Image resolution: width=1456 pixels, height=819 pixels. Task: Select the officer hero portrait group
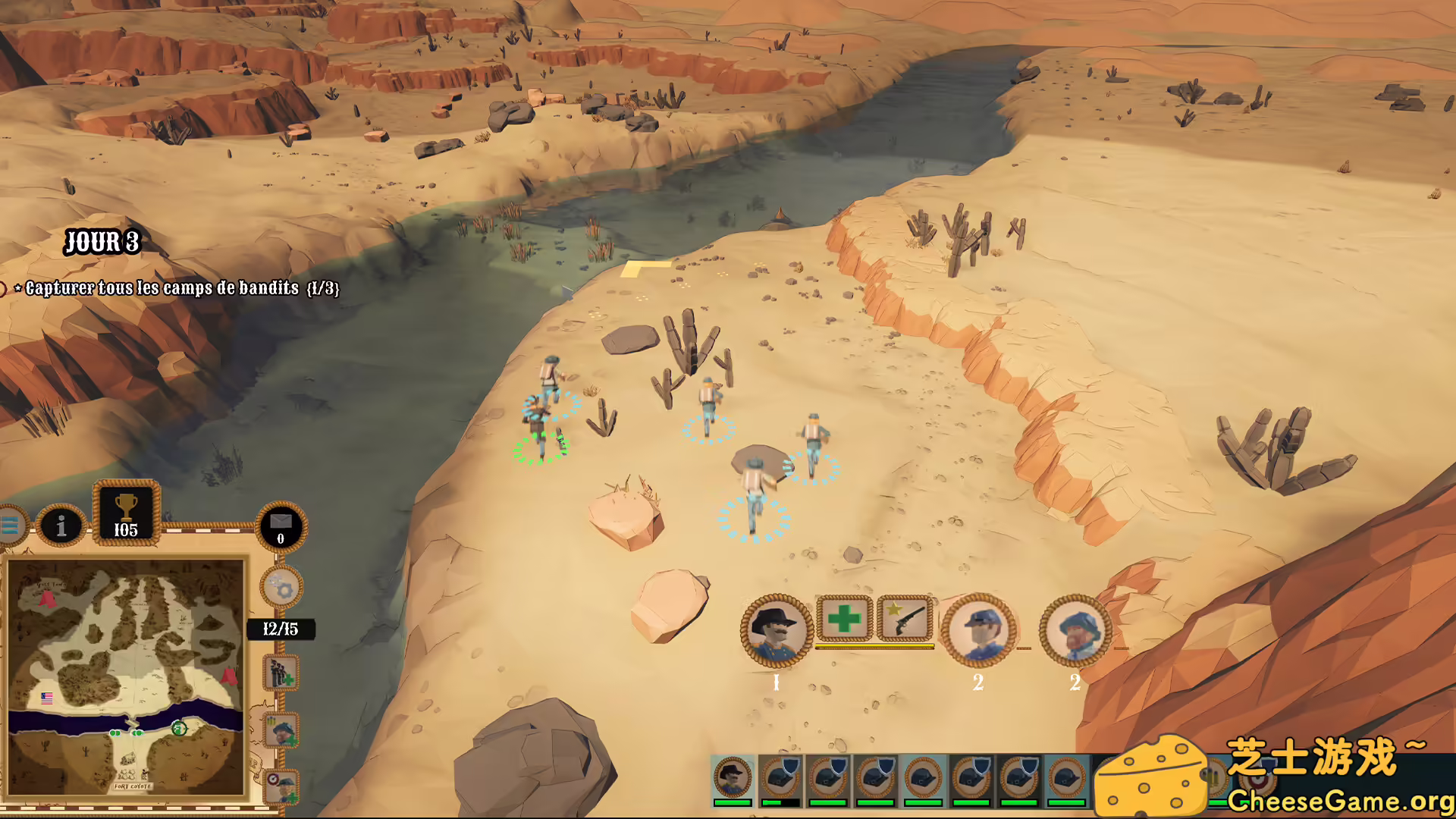pyautogui.click(x=776, y=629)
